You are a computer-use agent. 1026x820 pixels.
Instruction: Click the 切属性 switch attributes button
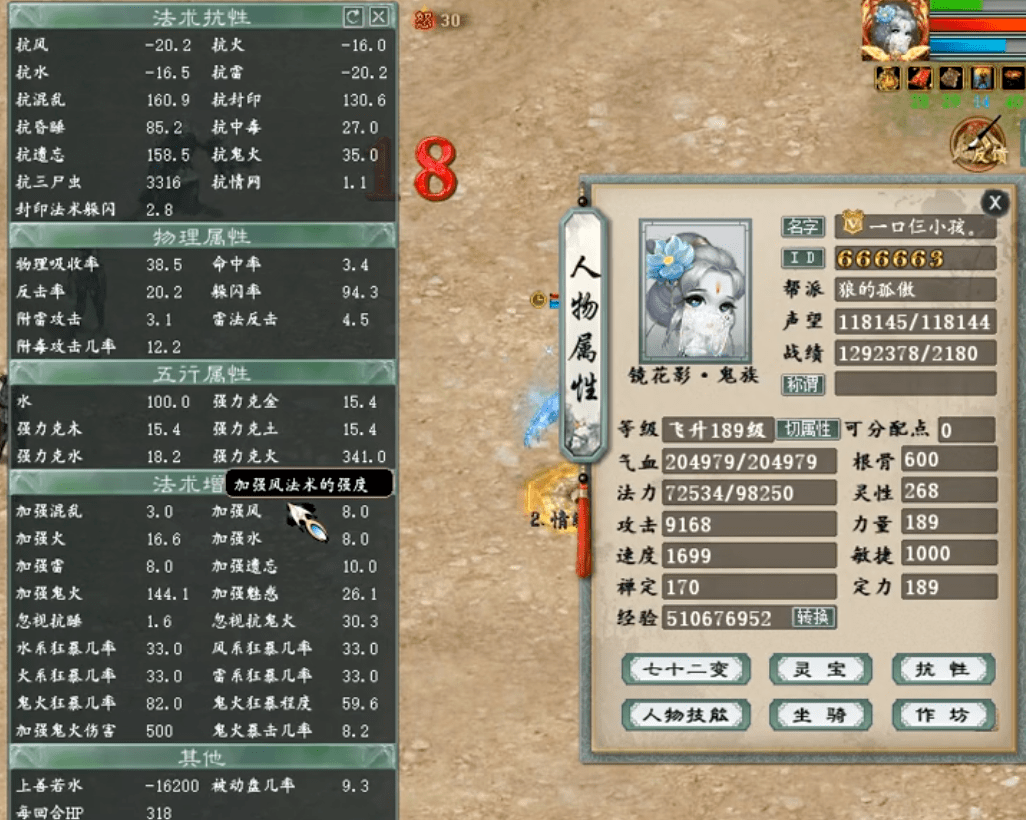point(806,430)
